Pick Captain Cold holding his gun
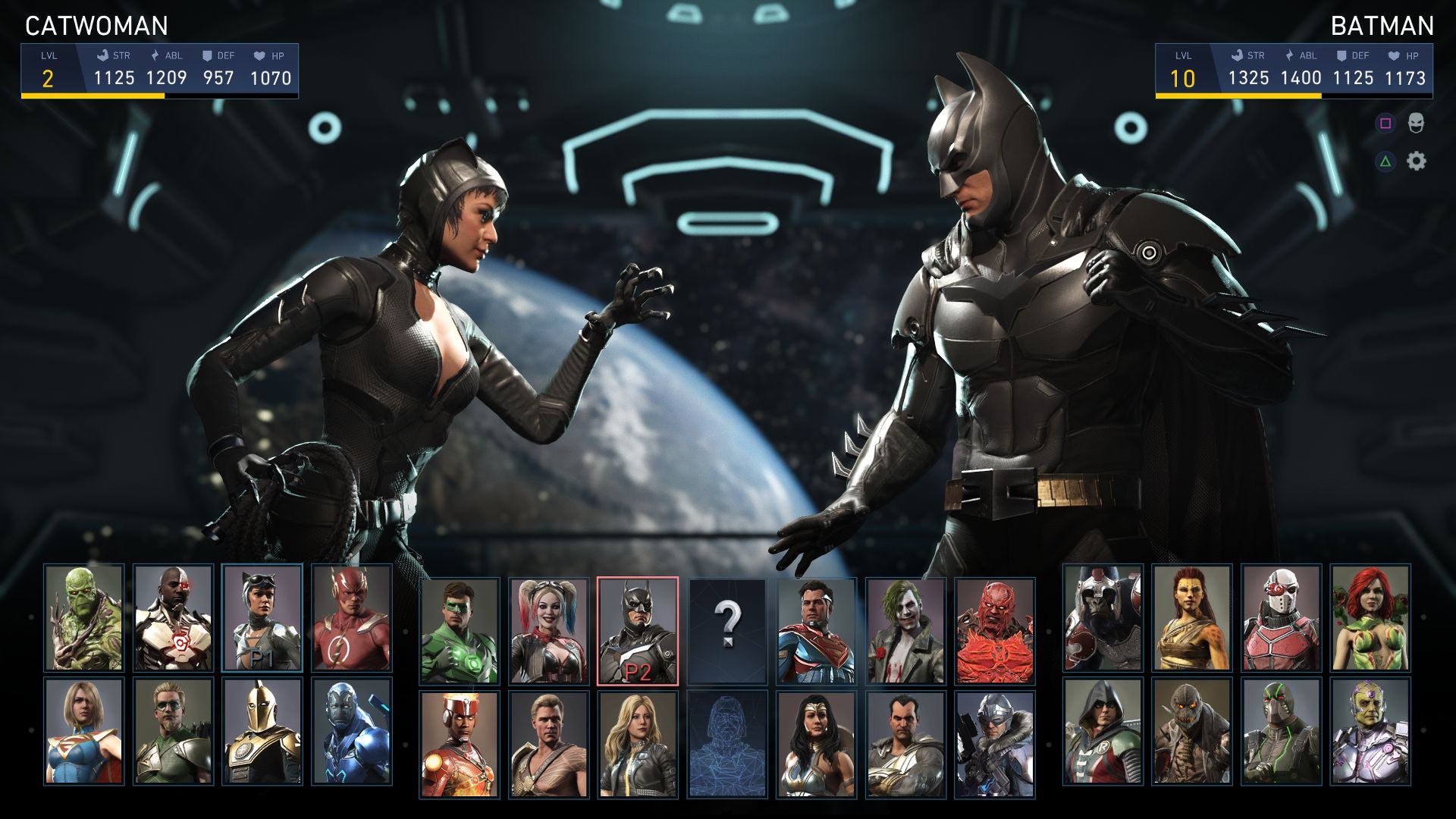The height and width of the screenshot is (819, 1456). pos(994,744)
